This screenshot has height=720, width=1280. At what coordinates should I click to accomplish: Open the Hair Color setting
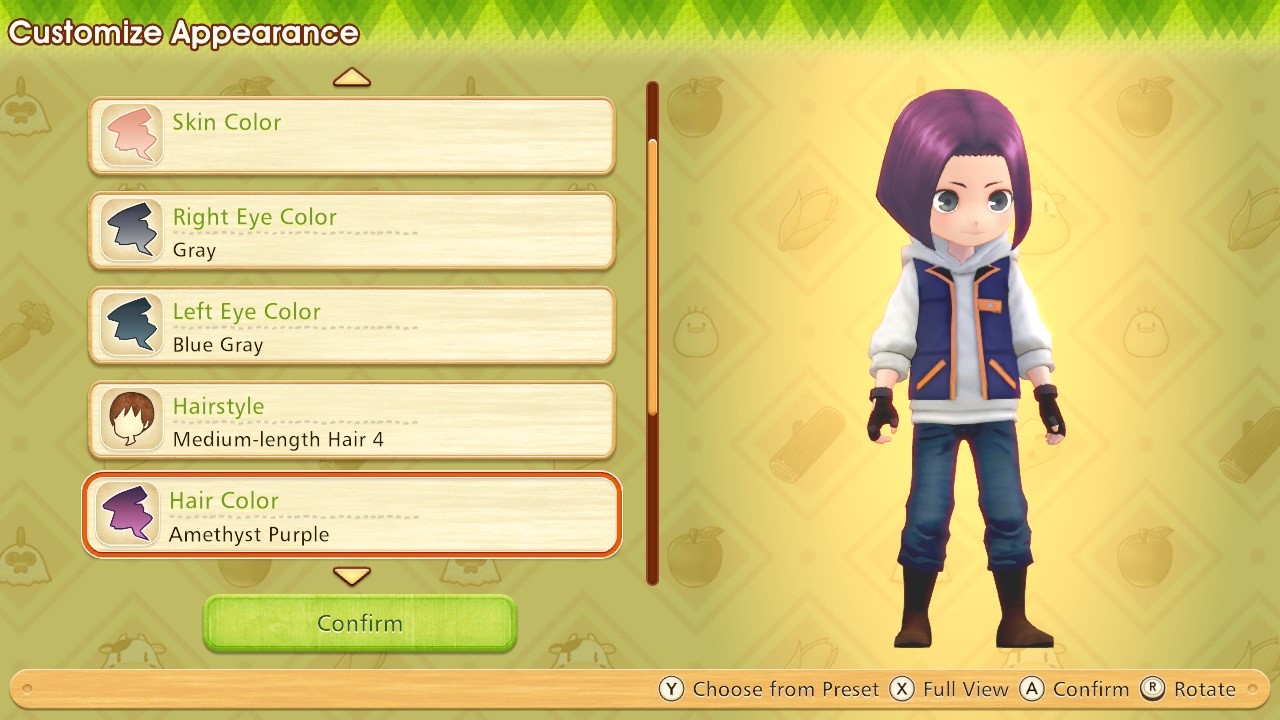click(352, 515)
